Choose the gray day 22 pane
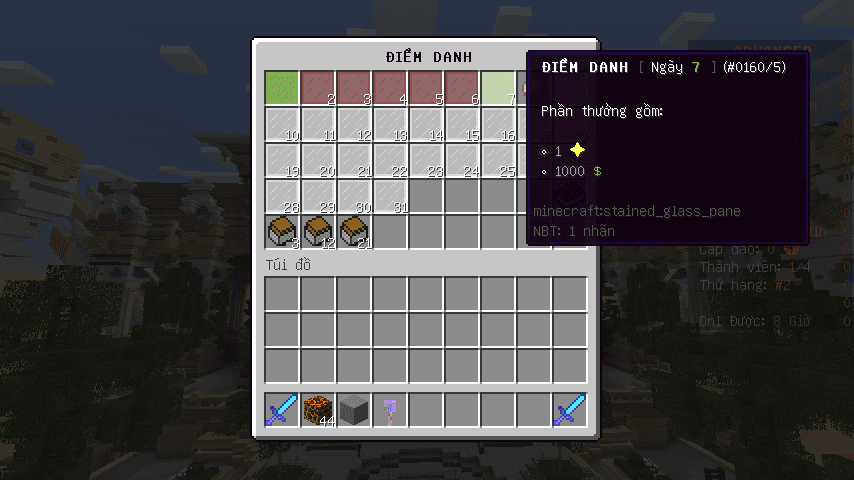 click(390, 160)
